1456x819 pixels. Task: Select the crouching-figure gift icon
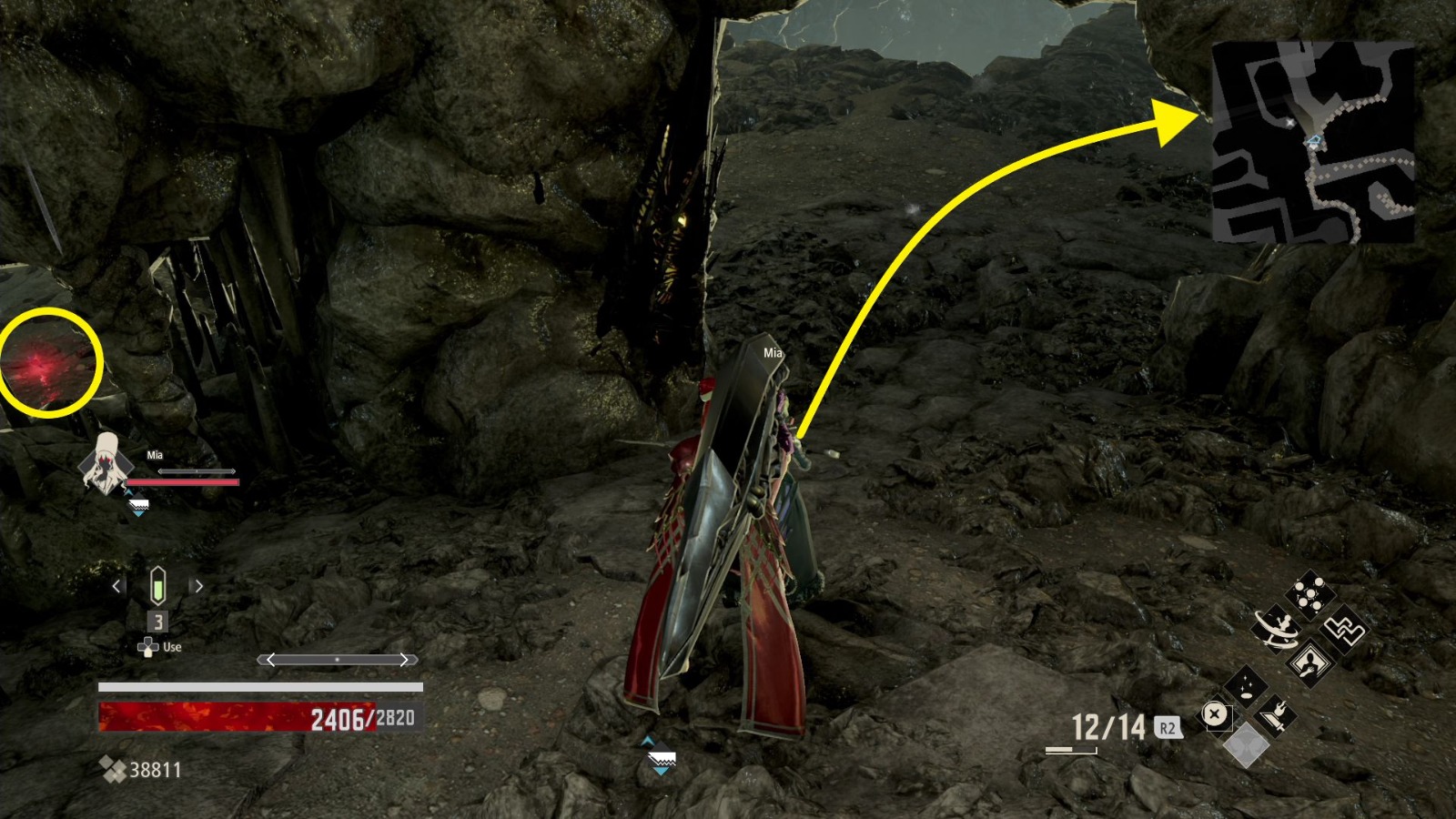point(1310,662)
